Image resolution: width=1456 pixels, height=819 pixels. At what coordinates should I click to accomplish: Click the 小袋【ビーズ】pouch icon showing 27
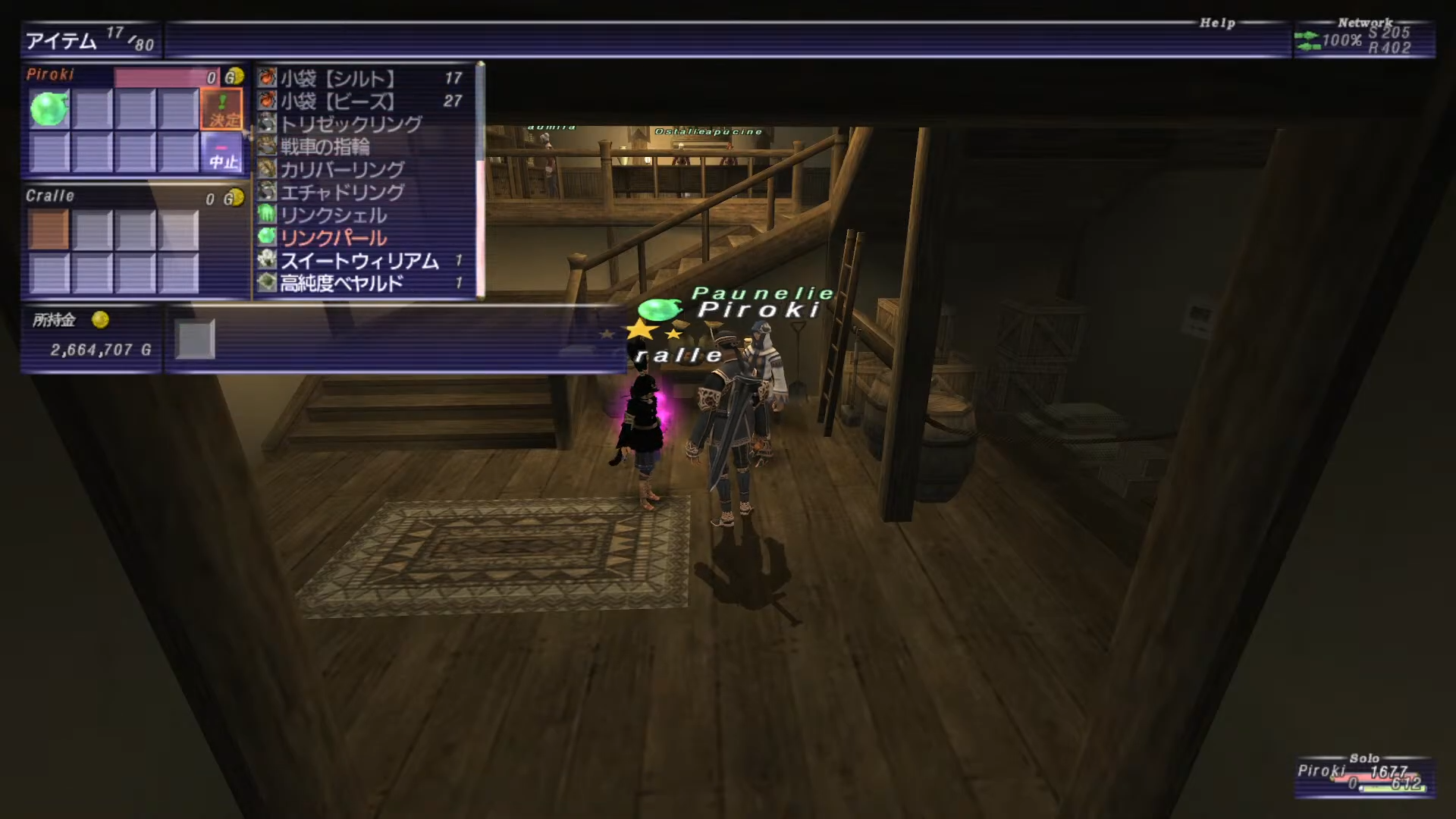[265, 101]
